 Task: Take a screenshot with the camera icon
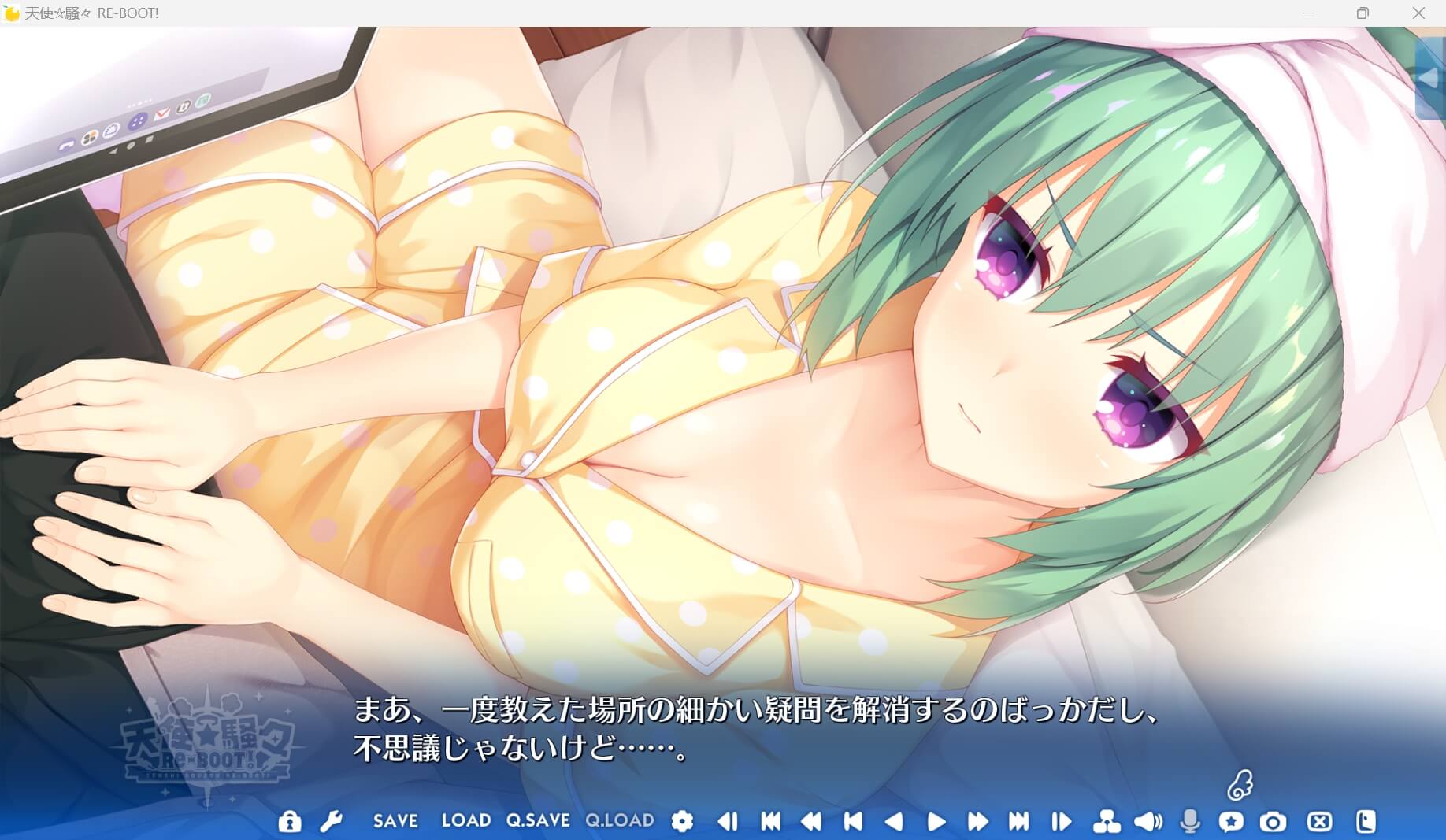[x=1272, y=820]
